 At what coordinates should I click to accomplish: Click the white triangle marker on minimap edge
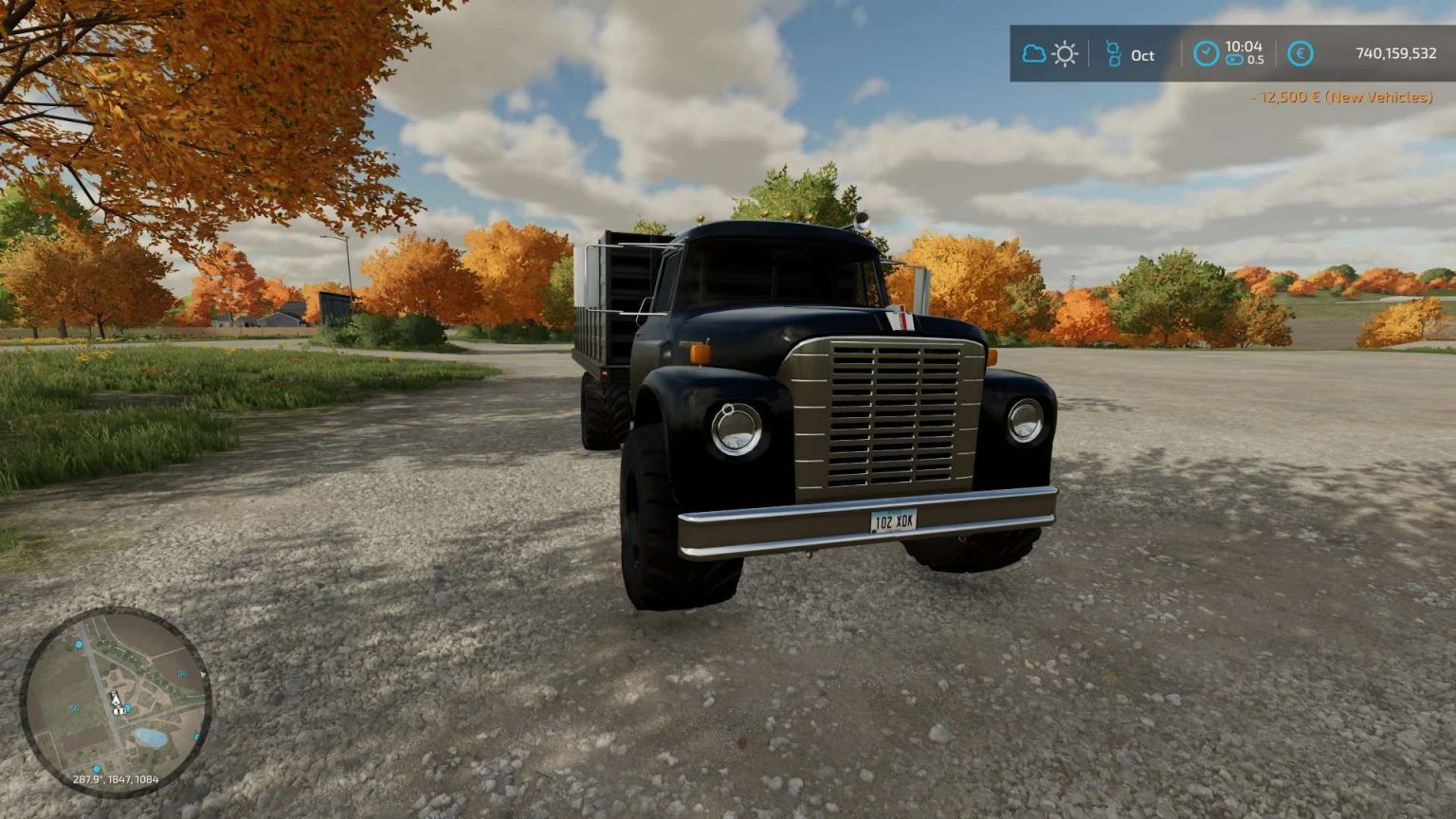pyautogui.click(x=203, y=674)
